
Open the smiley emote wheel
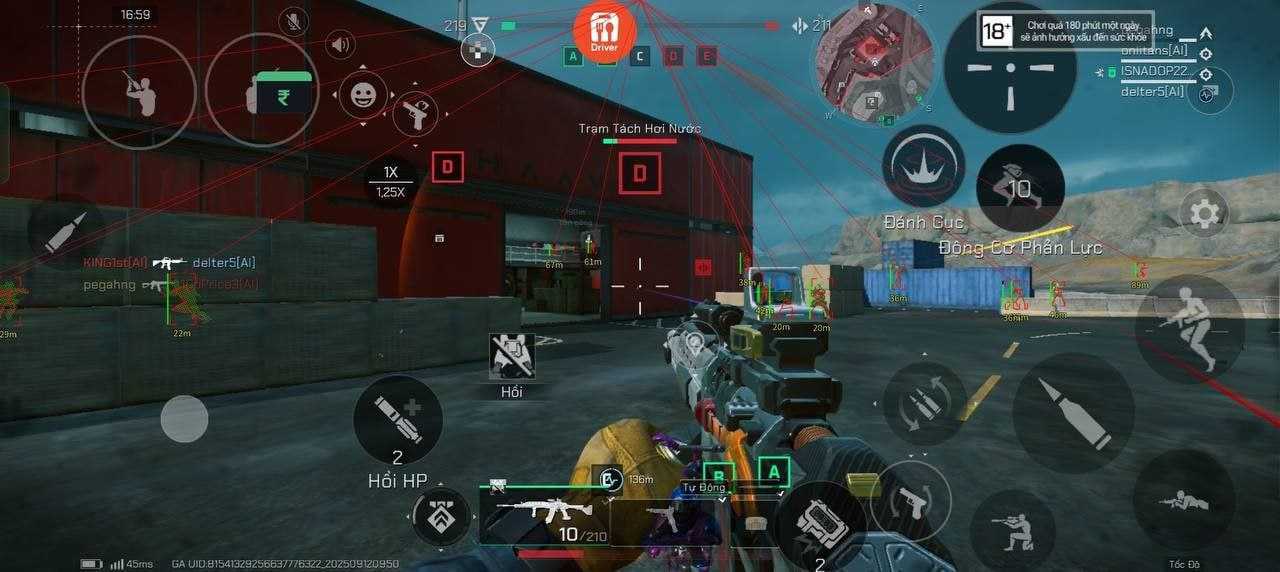[x=362, y=96]
